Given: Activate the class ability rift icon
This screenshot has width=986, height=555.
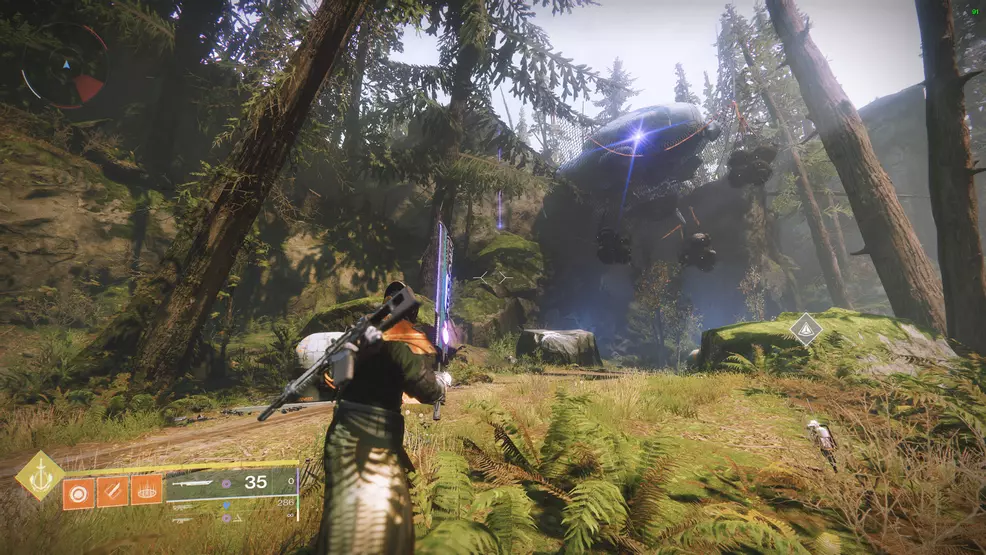Looking at the screenshot, I should point(146,491).
